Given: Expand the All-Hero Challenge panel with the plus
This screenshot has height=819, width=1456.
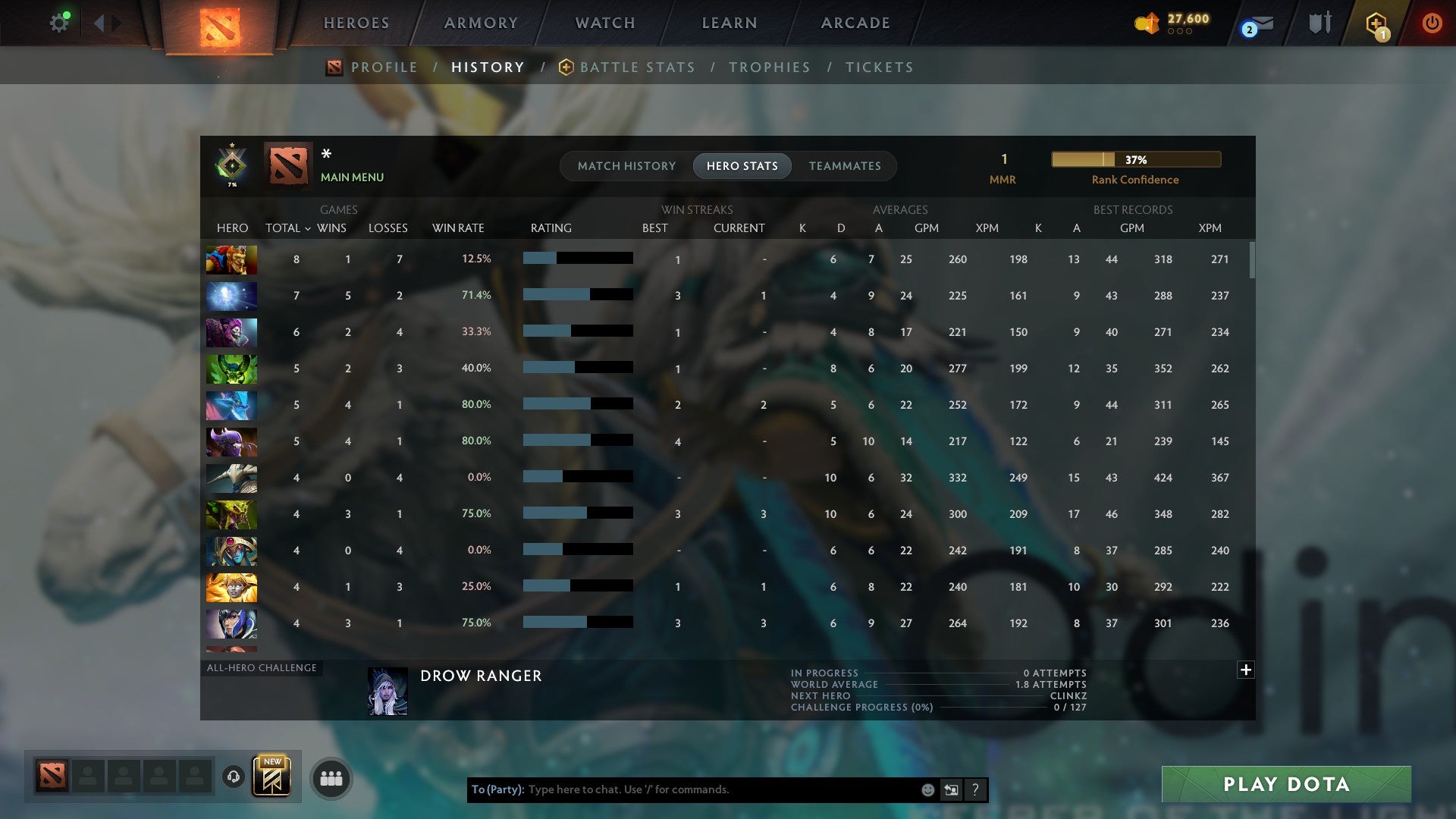Looking at the screenshot, I should (x=1245, y=670).
